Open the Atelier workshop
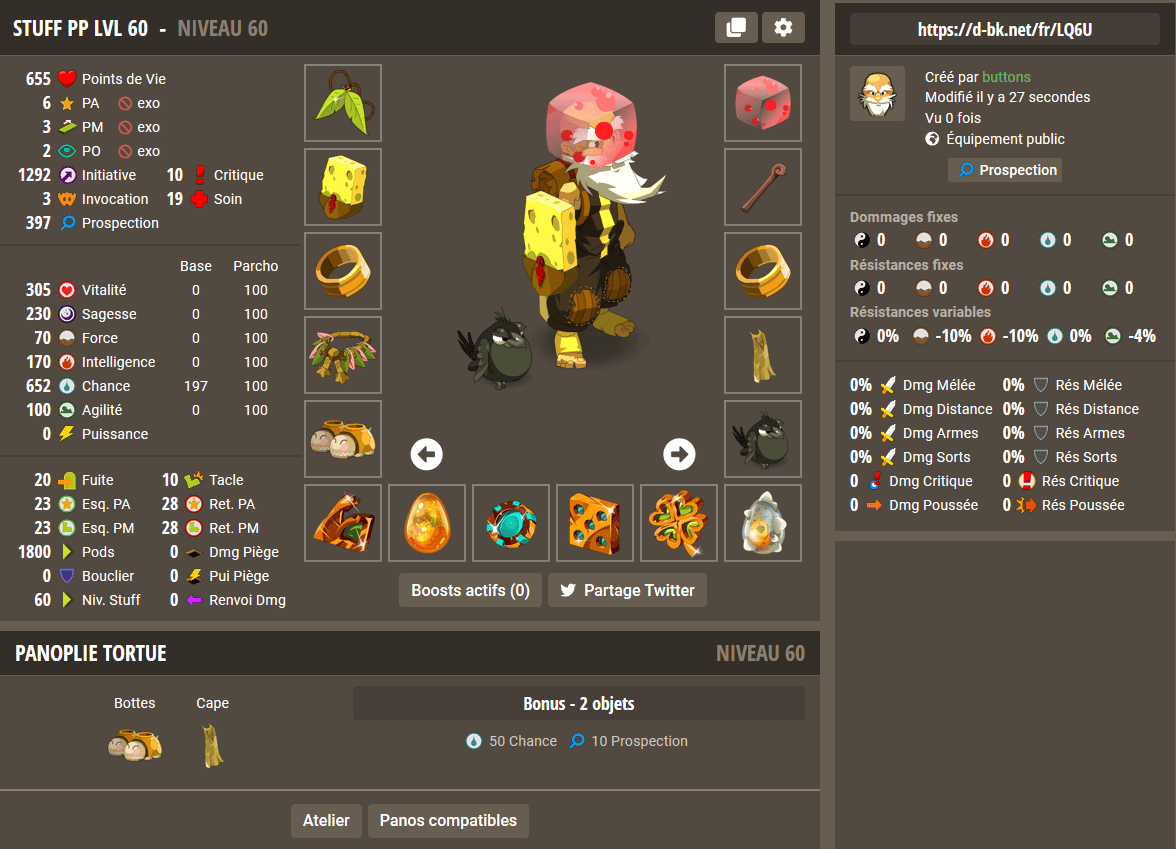Screen dimensions: 1176x849 [326, 821]
